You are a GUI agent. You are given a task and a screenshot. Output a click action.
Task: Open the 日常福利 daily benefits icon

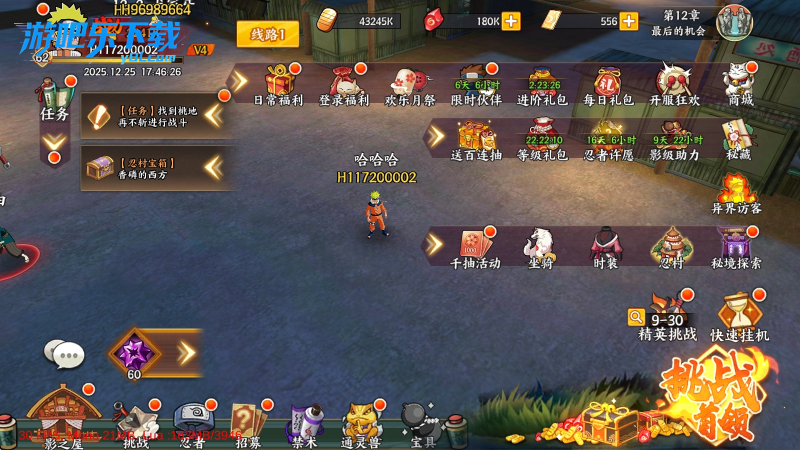277,83
